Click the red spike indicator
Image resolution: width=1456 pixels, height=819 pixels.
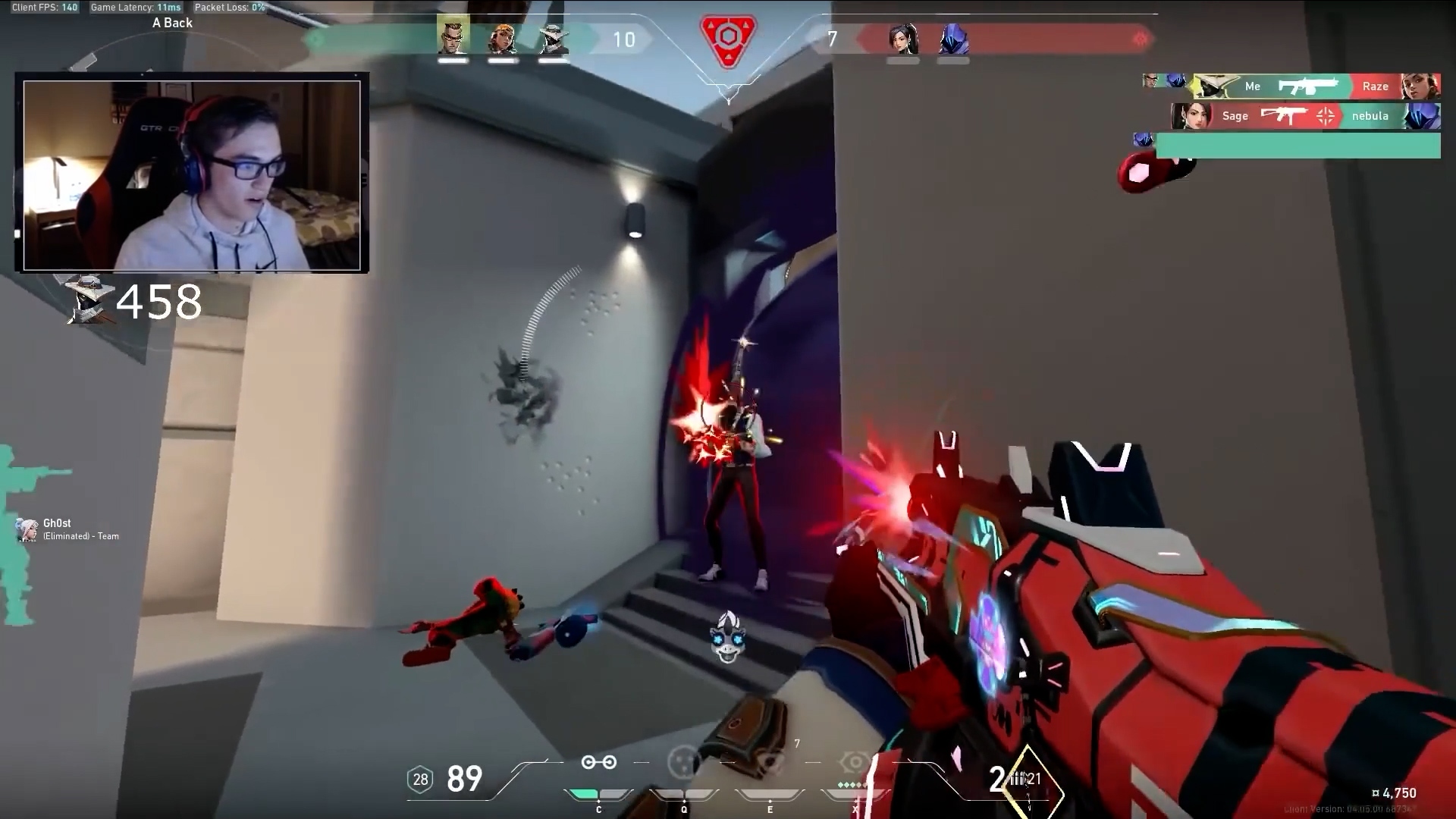pos(728,39)
